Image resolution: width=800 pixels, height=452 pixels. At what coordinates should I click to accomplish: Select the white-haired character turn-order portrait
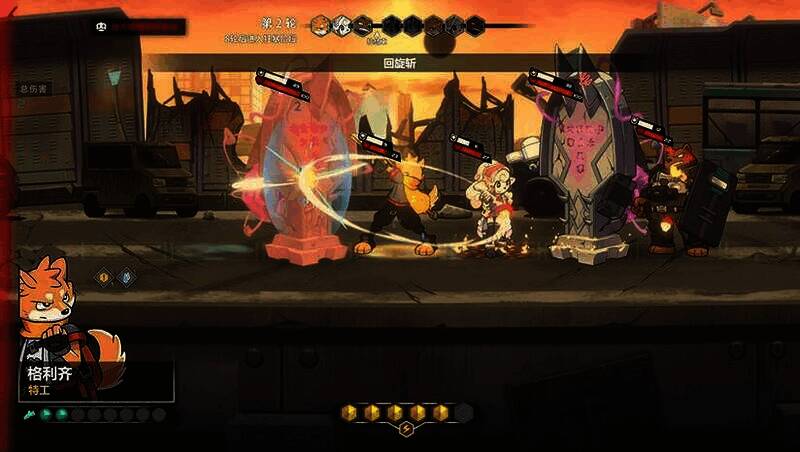pos(342,24)
